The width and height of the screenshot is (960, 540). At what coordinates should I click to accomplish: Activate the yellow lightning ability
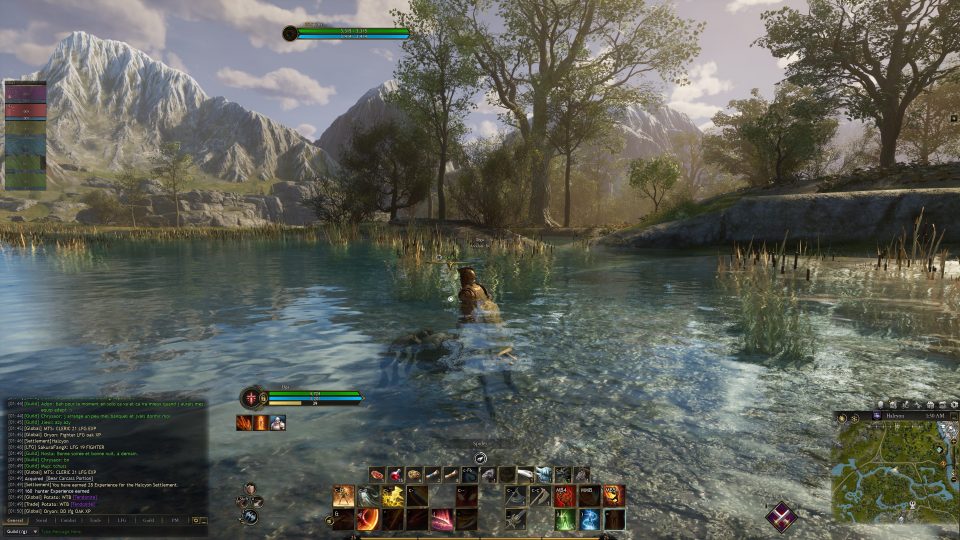[x=393, y=495]
